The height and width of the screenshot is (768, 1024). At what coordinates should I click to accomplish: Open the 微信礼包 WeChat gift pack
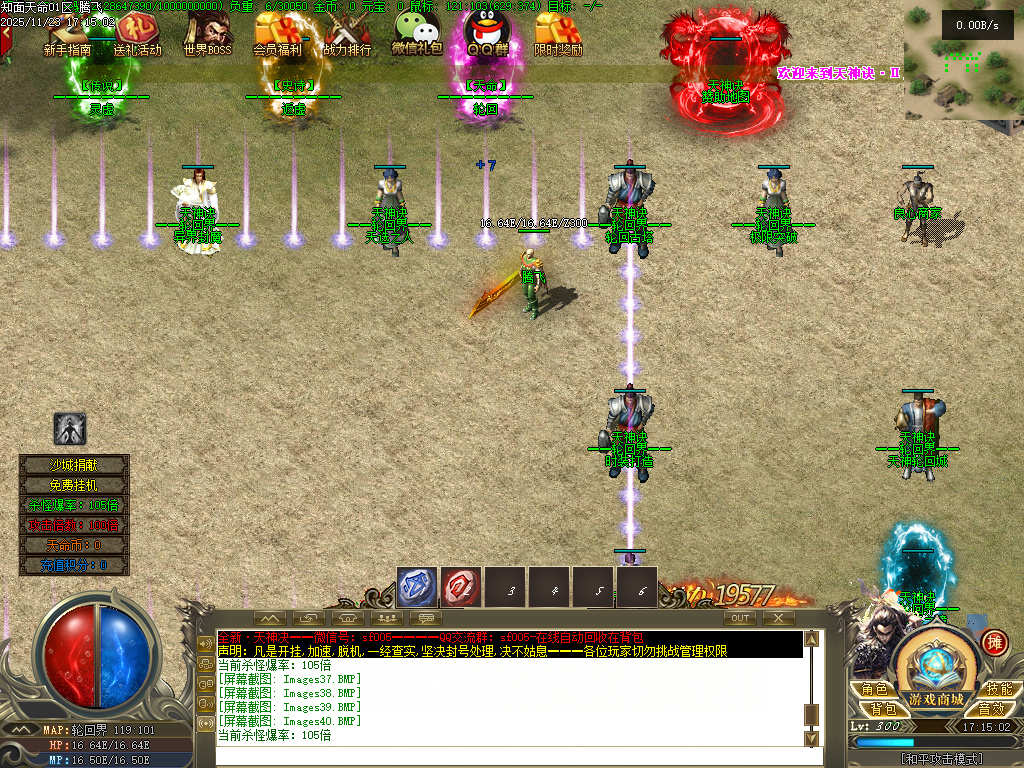coord(416,33)
